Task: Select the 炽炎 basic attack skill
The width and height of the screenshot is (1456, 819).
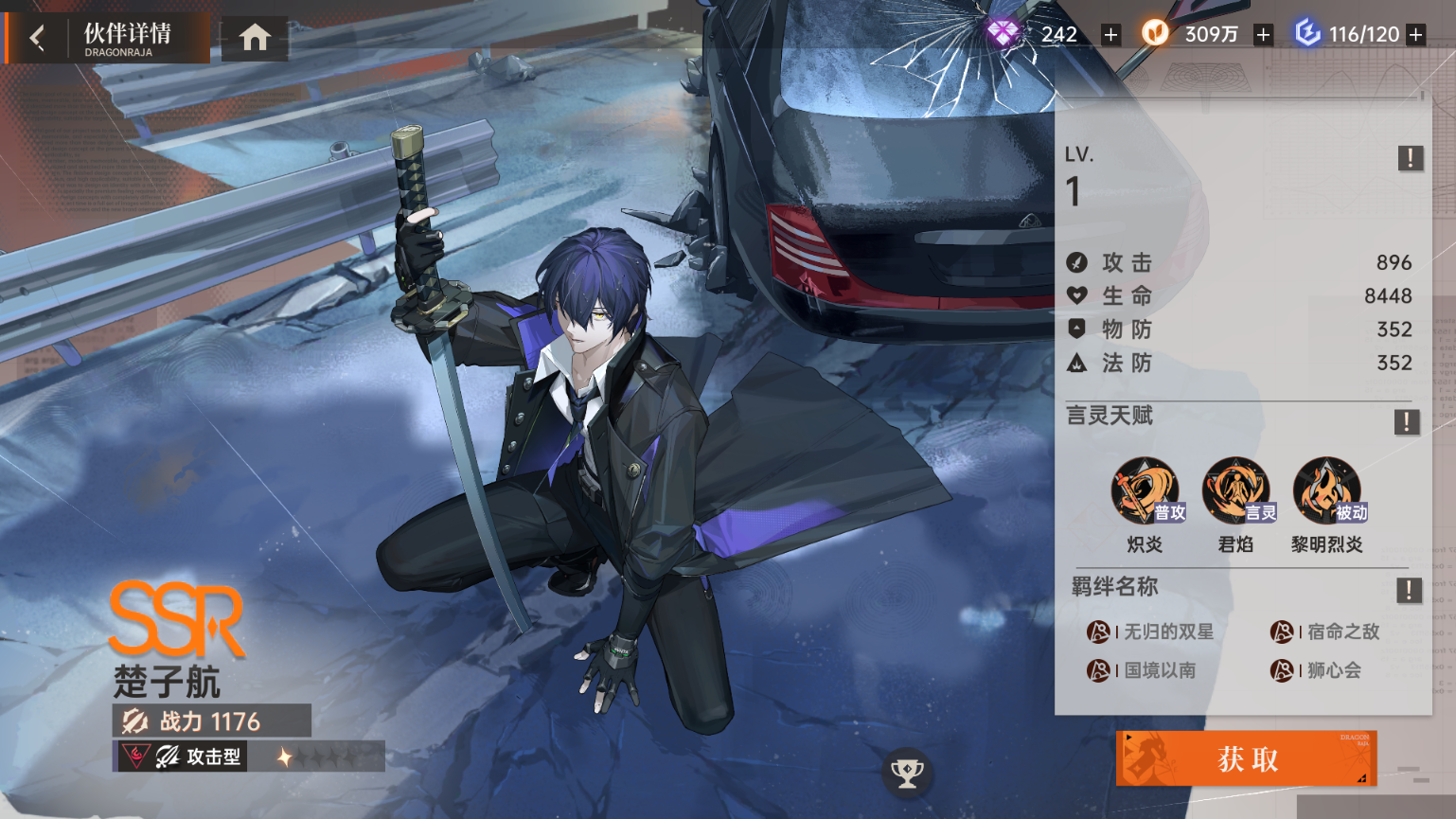Action: pos(1145,492)
